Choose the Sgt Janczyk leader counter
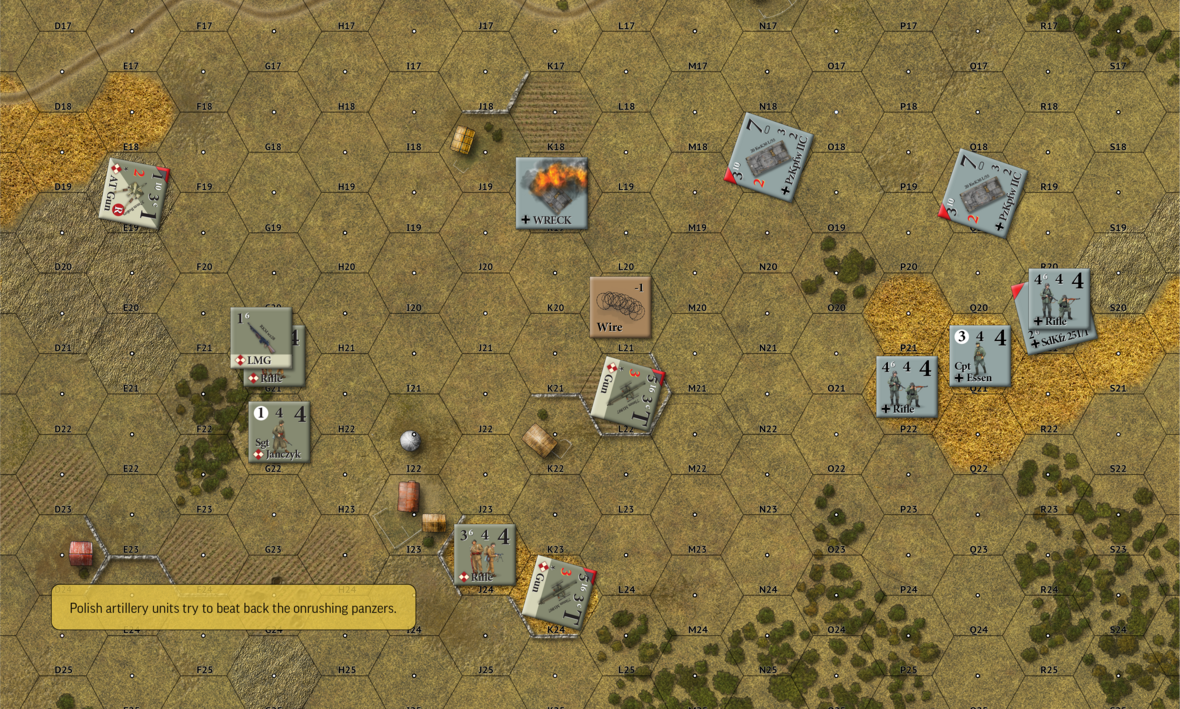 279,432
